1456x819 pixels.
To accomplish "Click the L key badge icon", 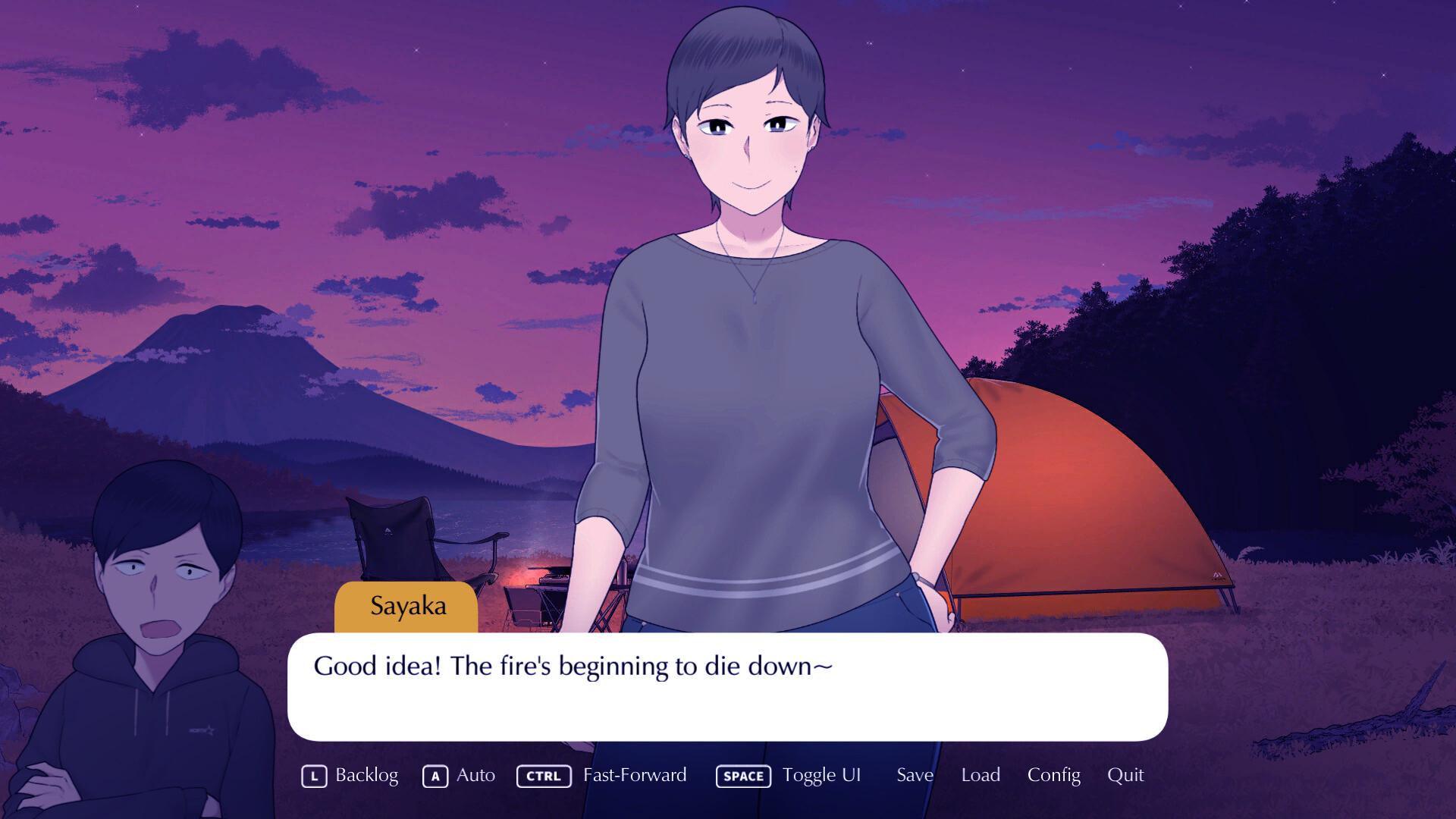I will tap(313, 776).
